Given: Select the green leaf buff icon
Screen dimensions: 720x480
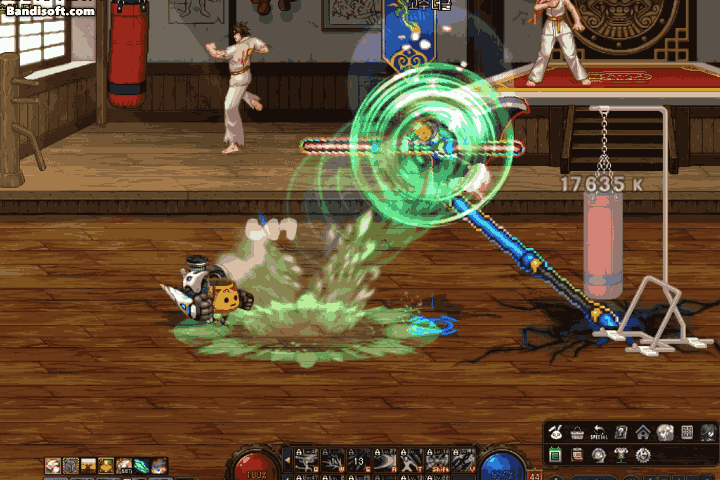Looking at the screenshot, I should tap(142, 465).
